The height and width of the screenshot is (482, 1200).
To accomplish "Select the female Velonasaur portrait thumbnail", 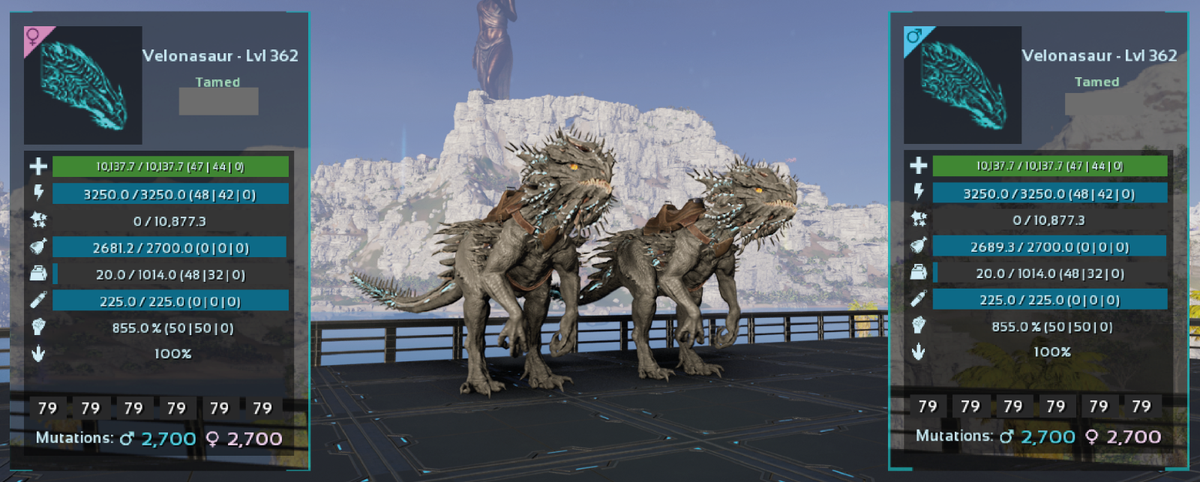I will point(83,86).
